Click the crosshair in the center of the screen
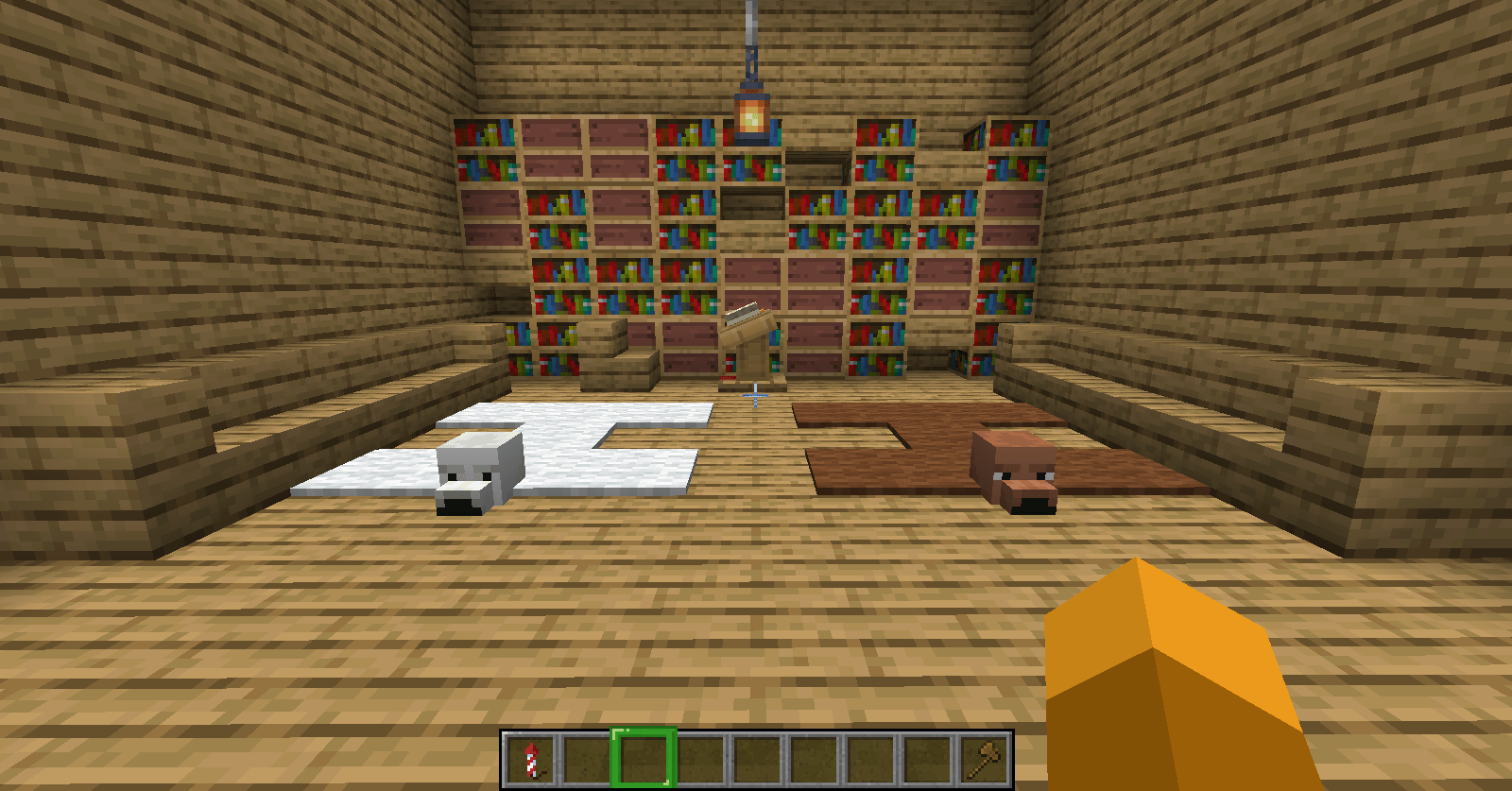The width and height of the screenshot is (1512, 791). [x=756, y=395]
